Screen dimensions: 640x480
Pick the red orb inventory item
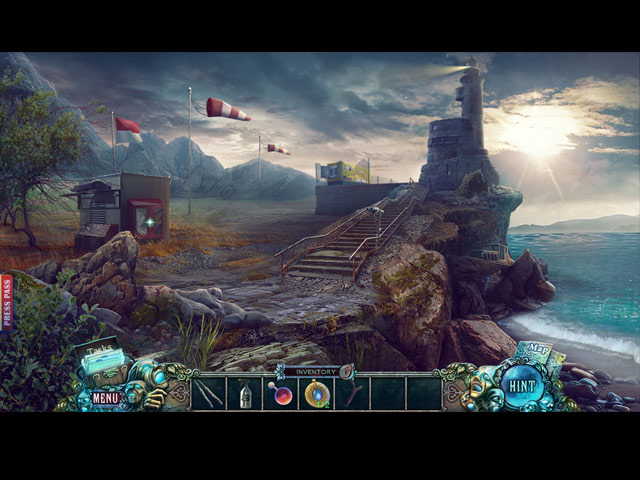pyautogui.click(x=281, y=394)
